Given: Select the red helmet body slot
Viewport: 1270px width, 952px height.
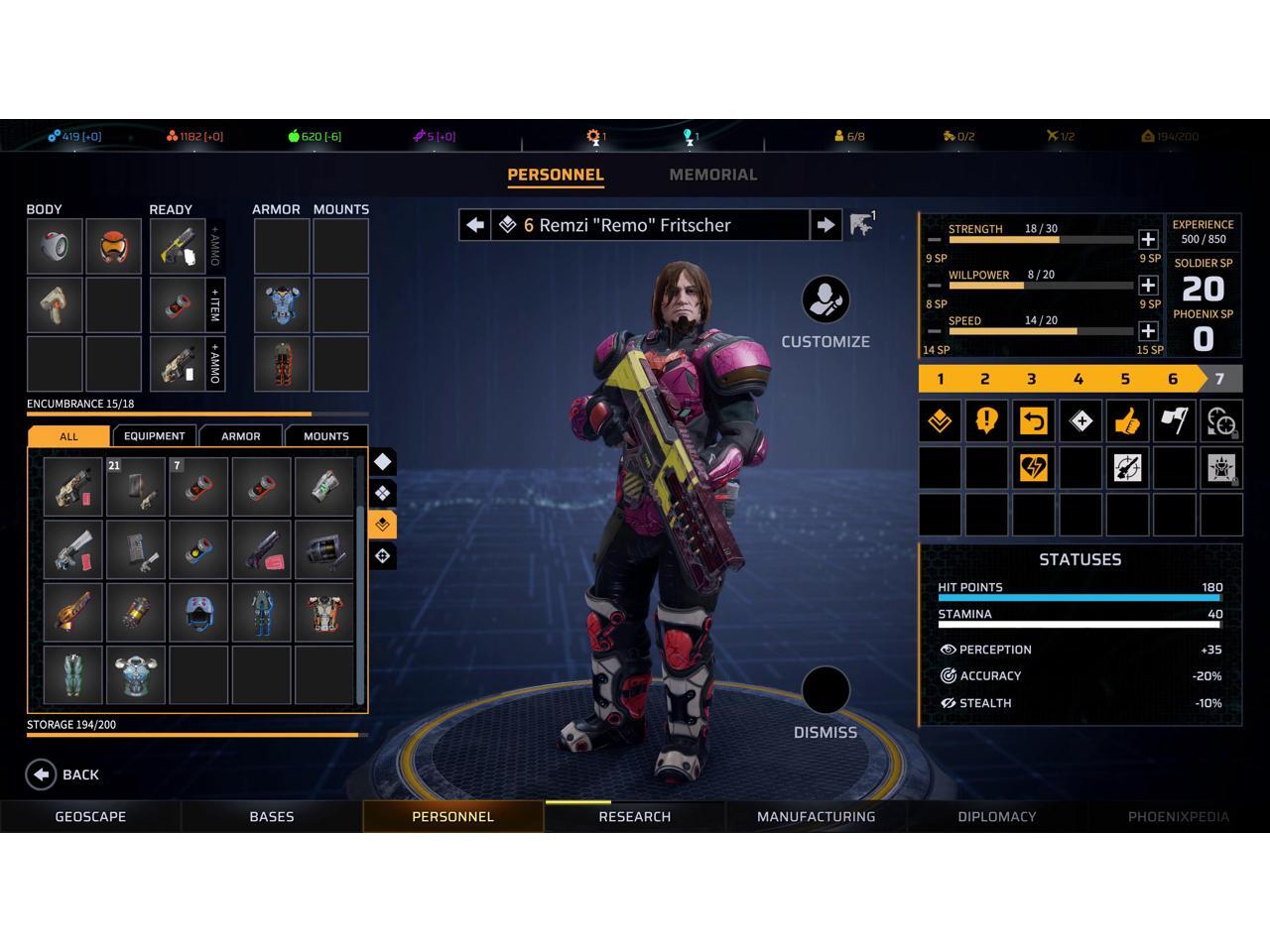Looking at the screenshot, I should tap(113, 246).
